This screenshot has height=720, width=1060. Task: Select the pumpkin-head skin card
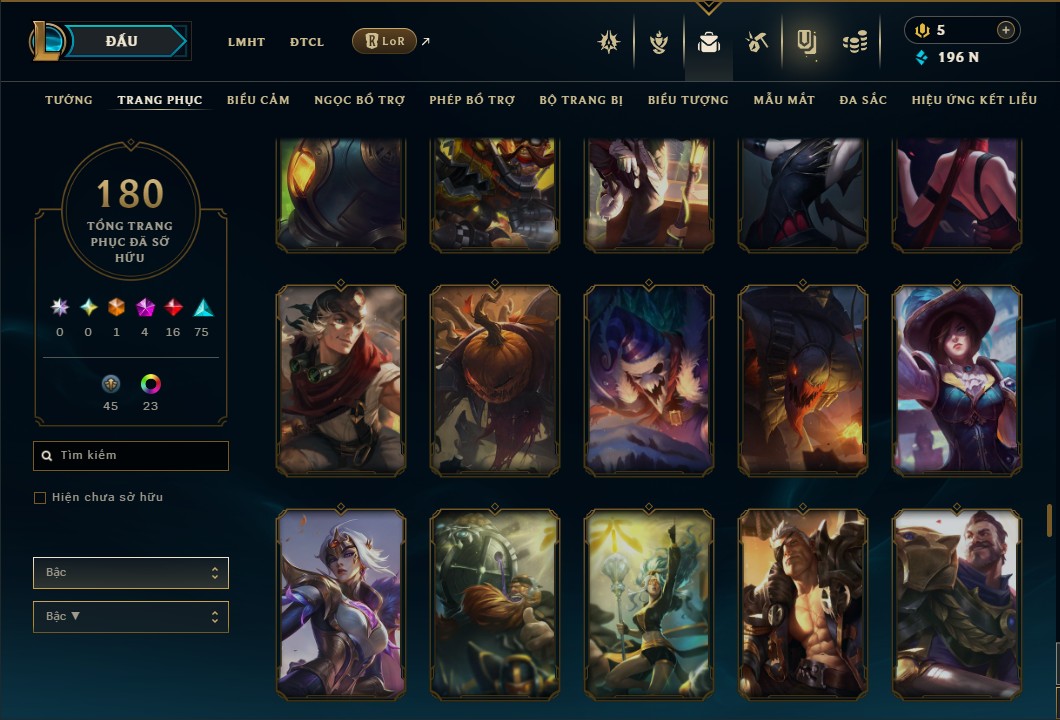click(x=495, y=380)
